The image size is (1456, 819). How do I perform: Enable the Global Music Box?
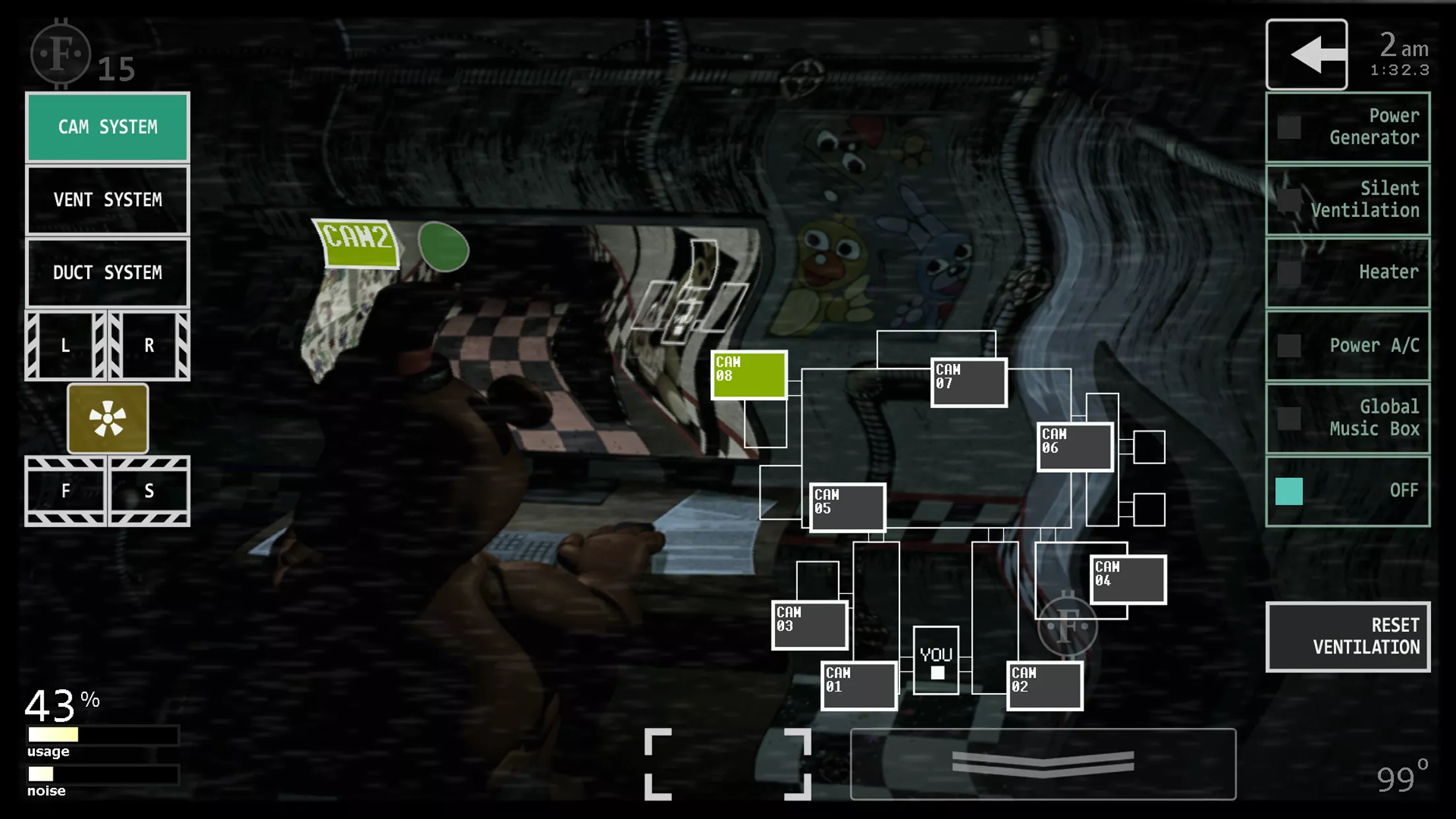point(1348,417)
